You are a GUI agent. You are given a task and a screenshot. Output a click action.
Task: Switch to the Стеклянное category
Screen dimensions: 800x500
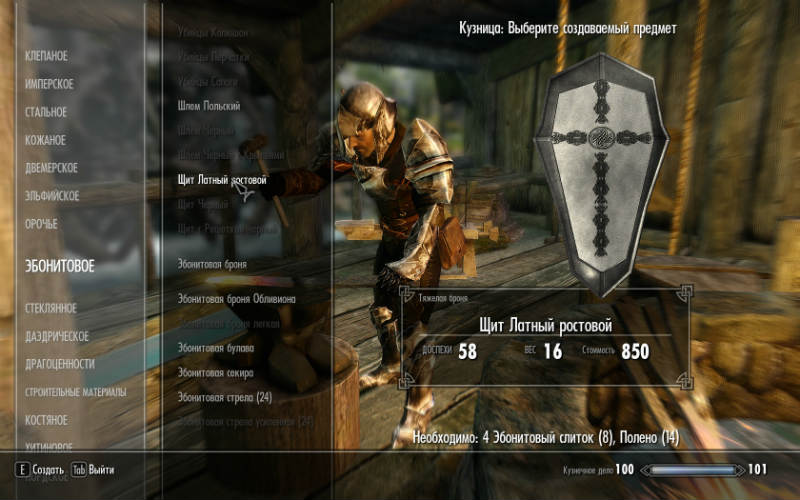pos(51,308)
